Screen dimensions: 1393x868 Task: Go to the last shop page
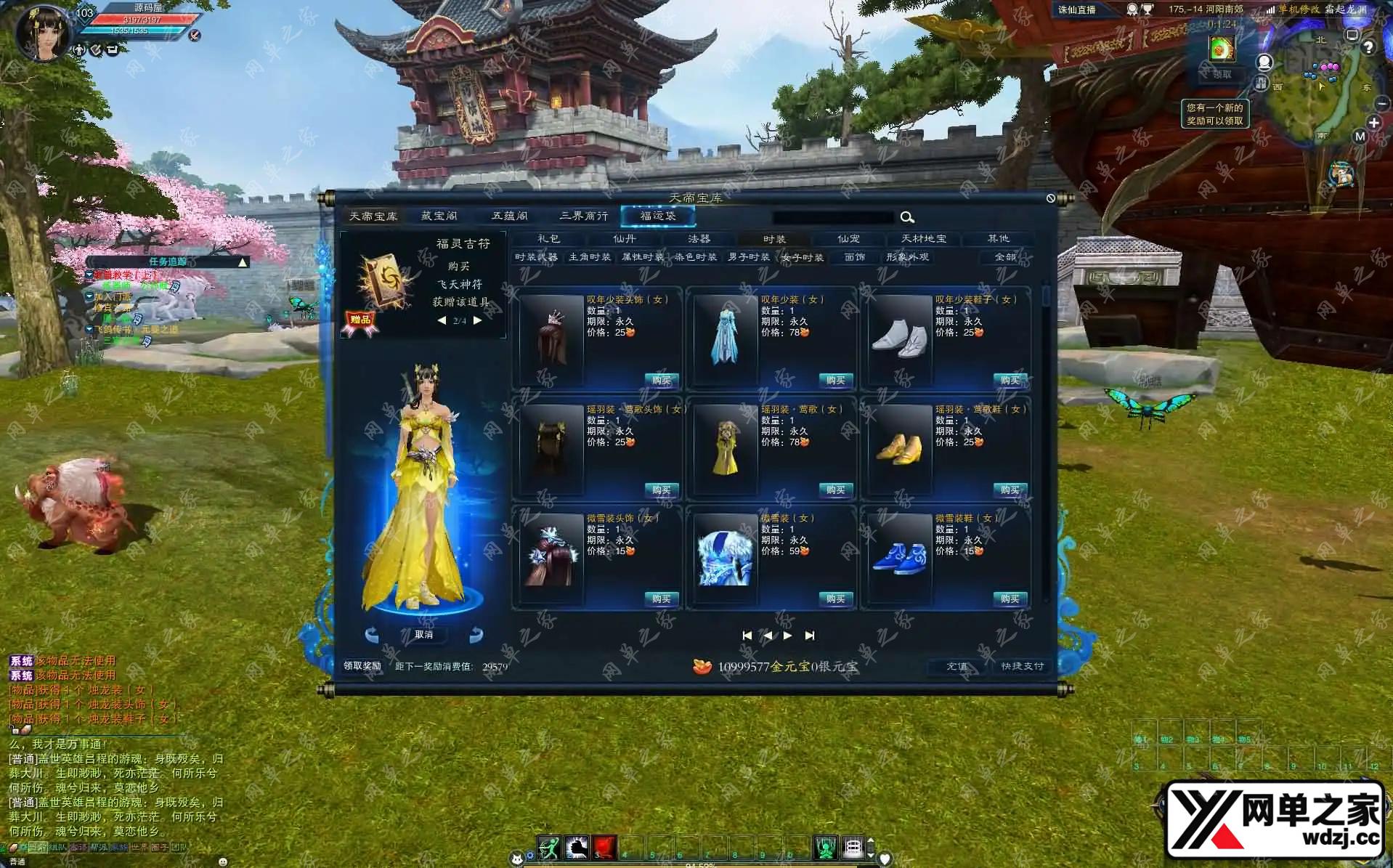[x=810, y=636]
